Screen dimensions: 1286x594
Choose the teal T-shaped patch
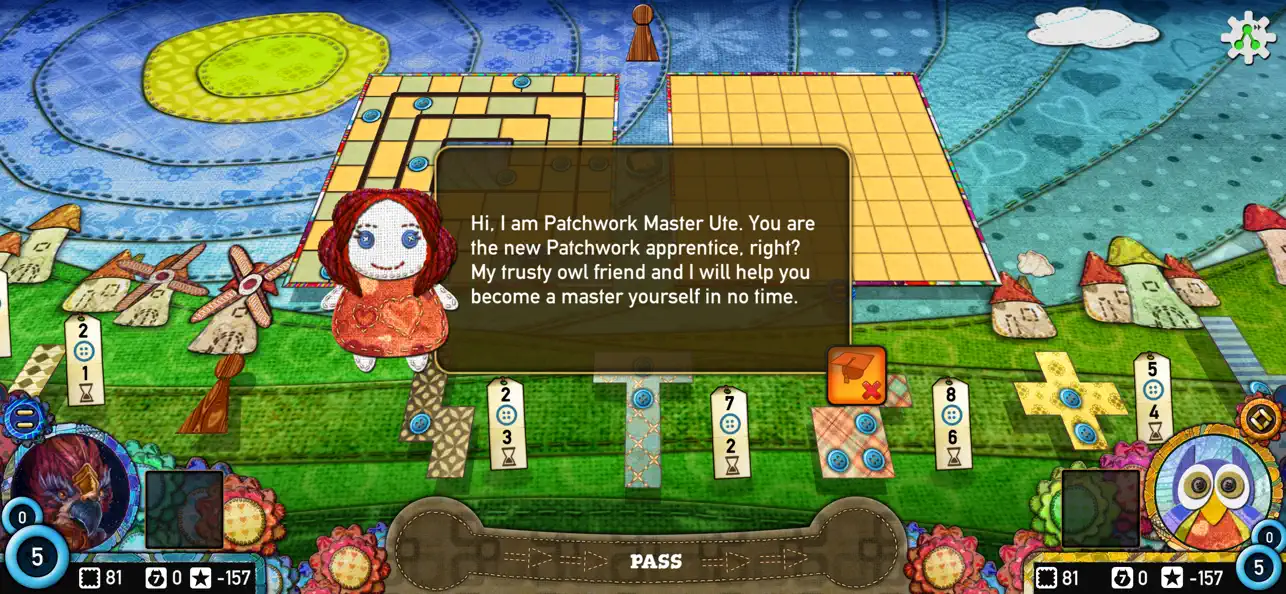(642, 420)
